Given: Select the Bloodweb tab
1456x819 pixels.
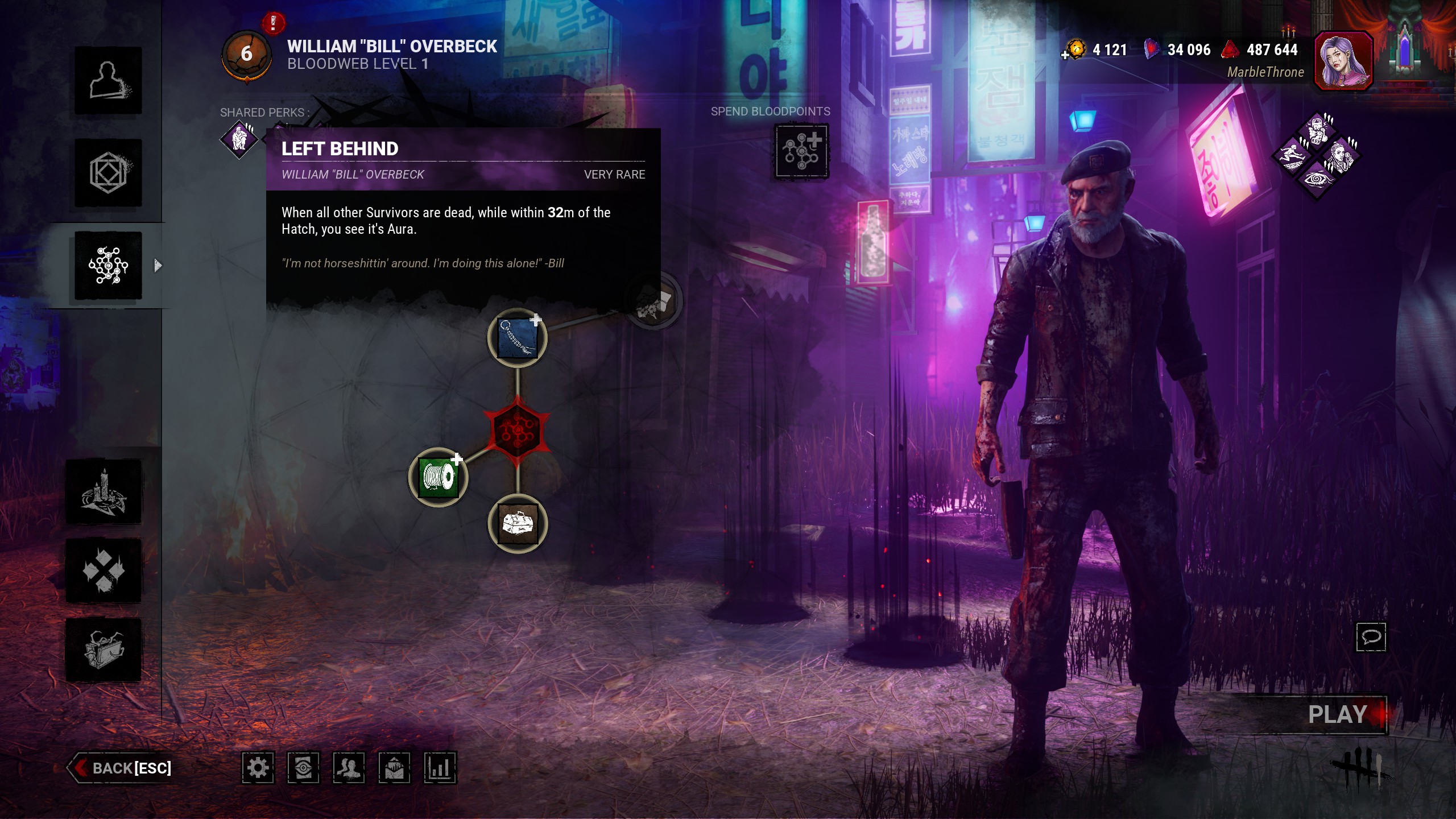Looking at the screenshot, I should [x=108, y=266].
